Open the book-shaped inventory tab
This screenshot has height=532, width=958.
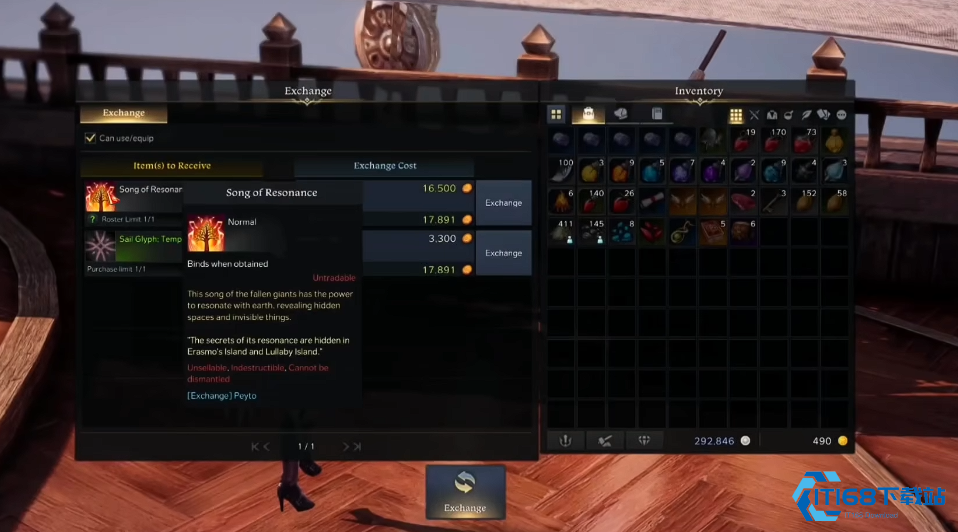[657, 114]
